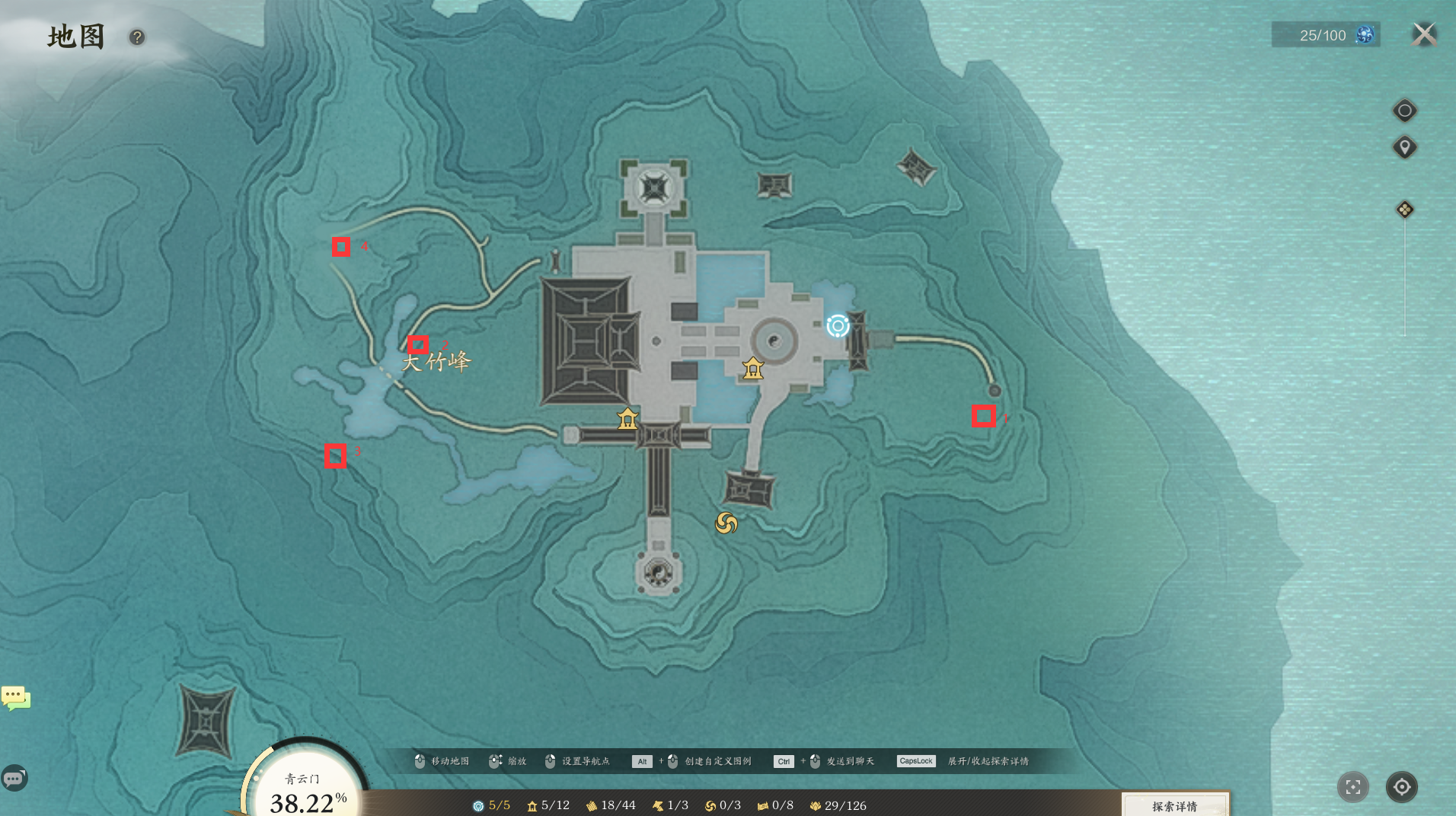This screenshot has height=816, width=1456.
Task: Open the map help question mark
Action: coord(137,37)
